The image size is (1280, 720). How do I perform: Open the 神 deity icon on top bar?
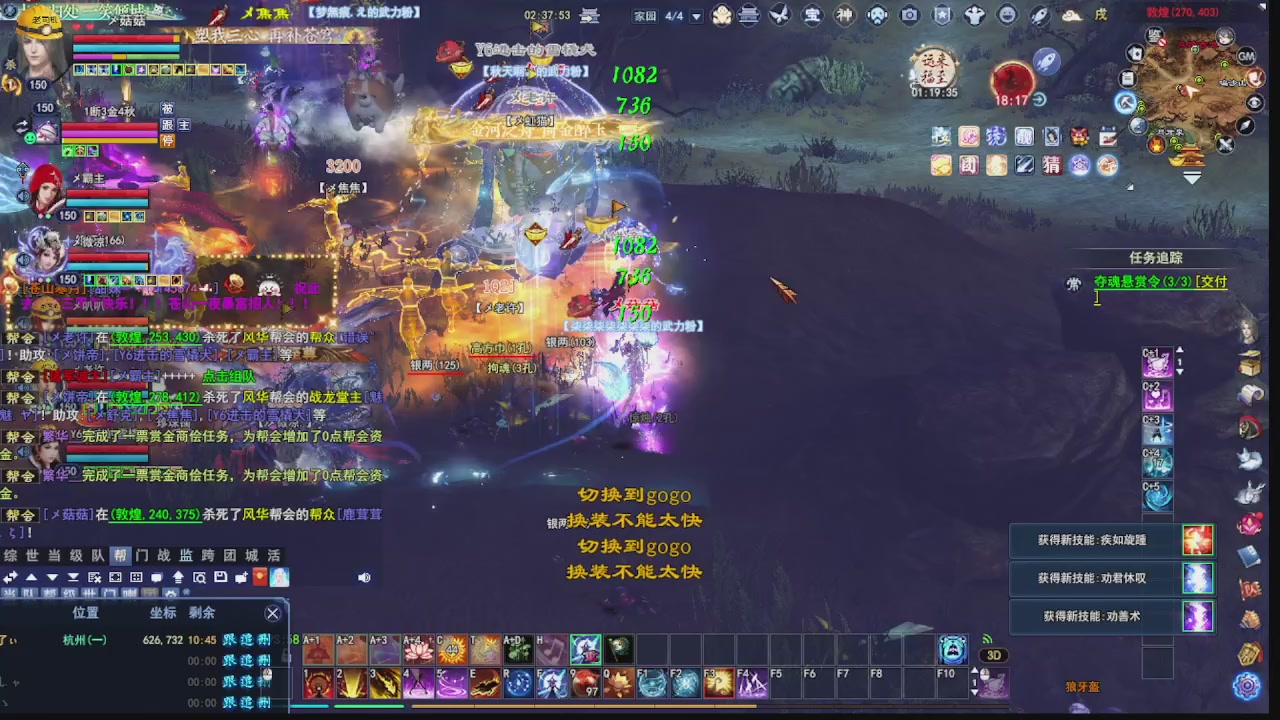tap(846, 15)
